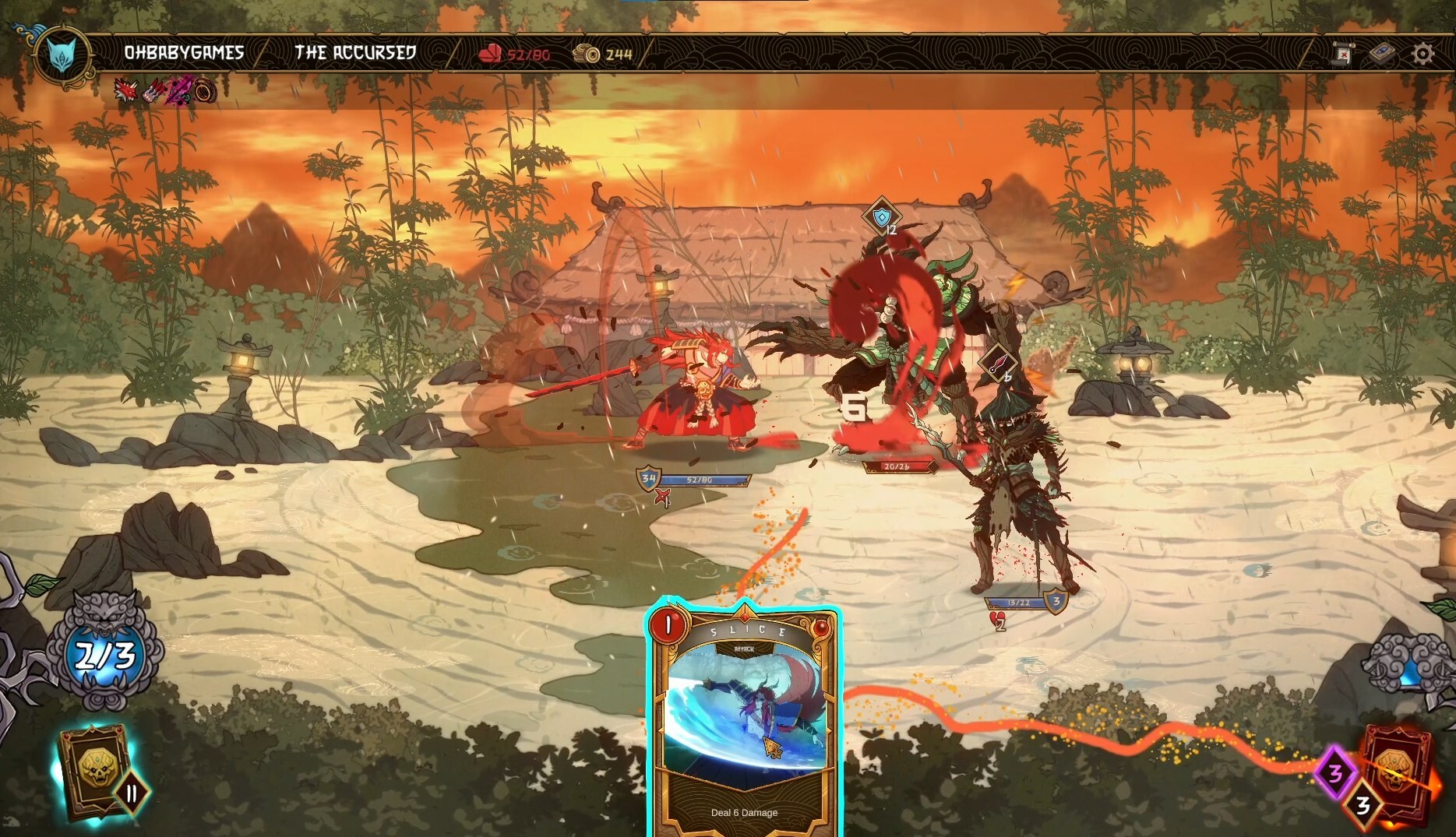The image size is (1456, 837).
Task: Open the deck viewer card icon
Action: [1383, 53]
